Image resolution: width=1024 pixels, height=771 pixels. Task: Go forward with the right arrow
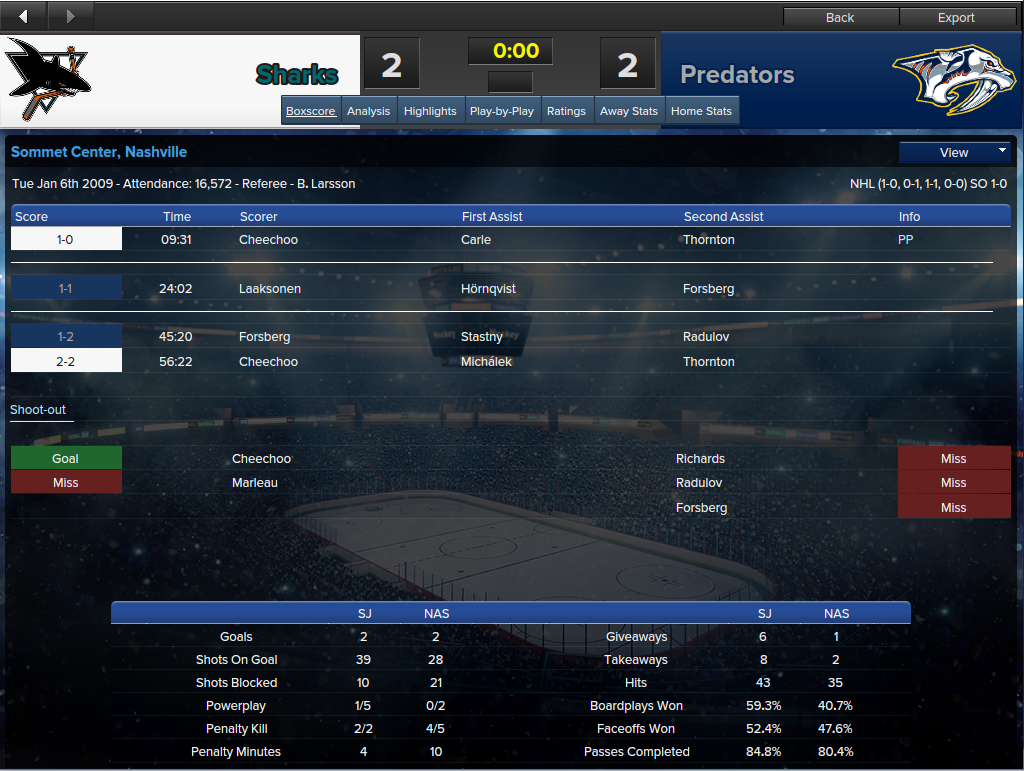coord(70,16)
